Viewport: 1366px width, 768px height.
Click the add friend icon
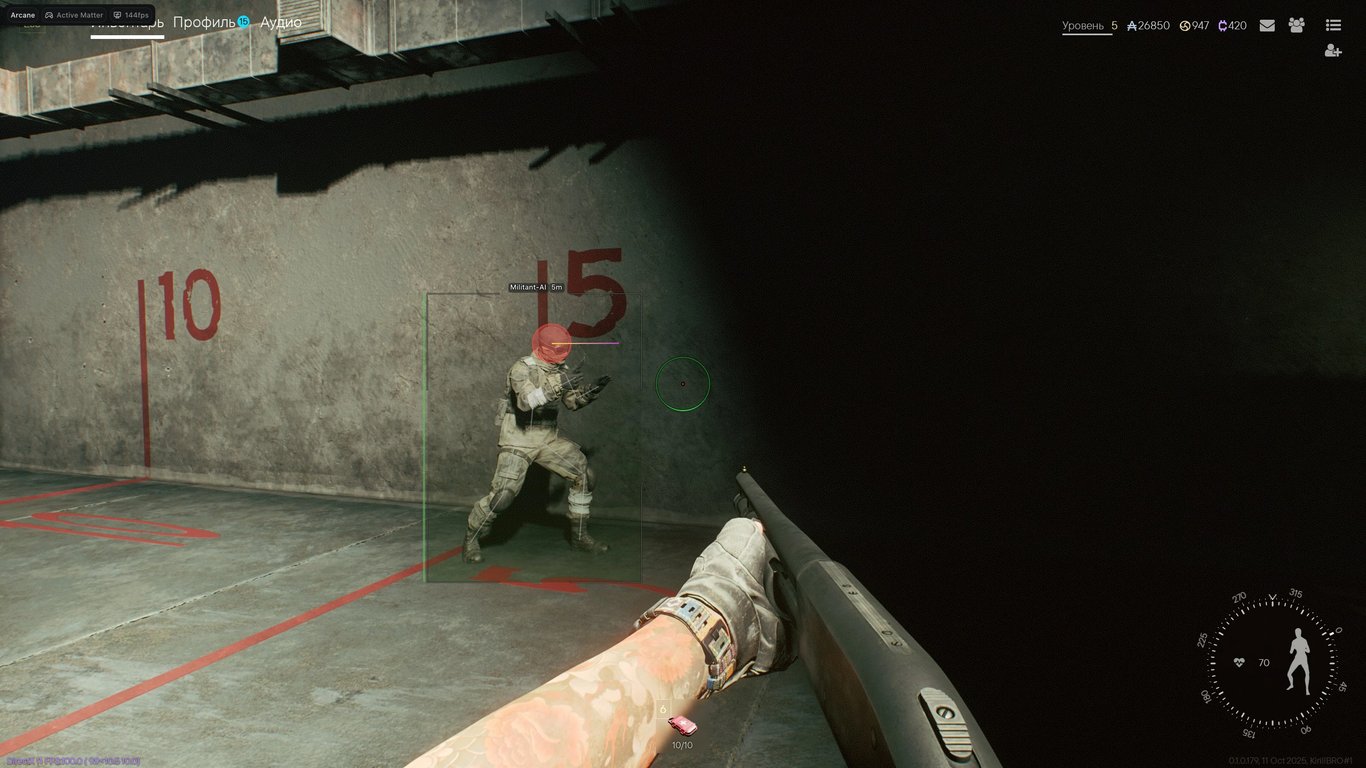[x=1334, y=50]
